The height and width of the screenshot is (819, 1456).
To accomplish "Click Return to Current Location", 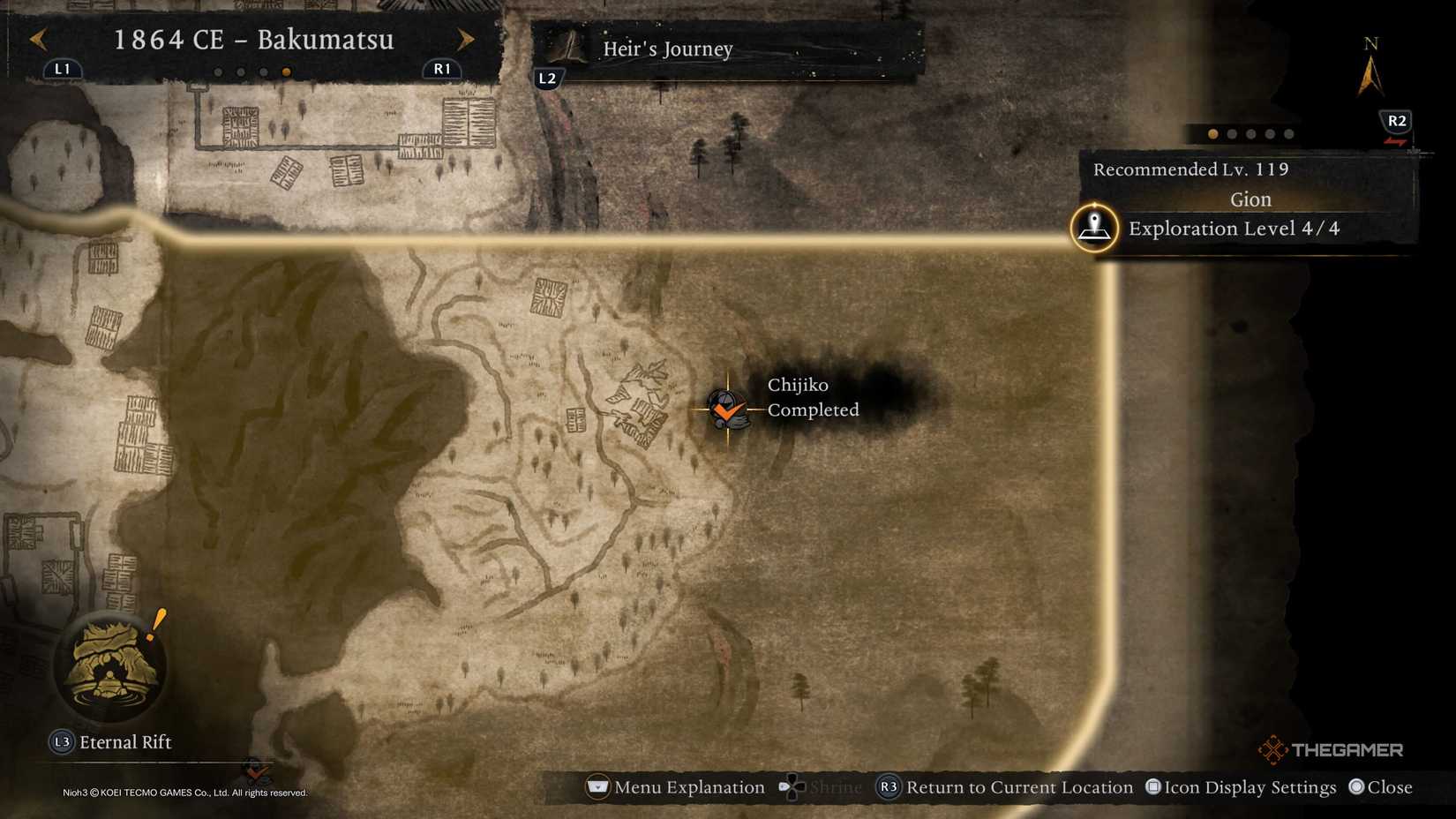I will (x=1019, y=786).
